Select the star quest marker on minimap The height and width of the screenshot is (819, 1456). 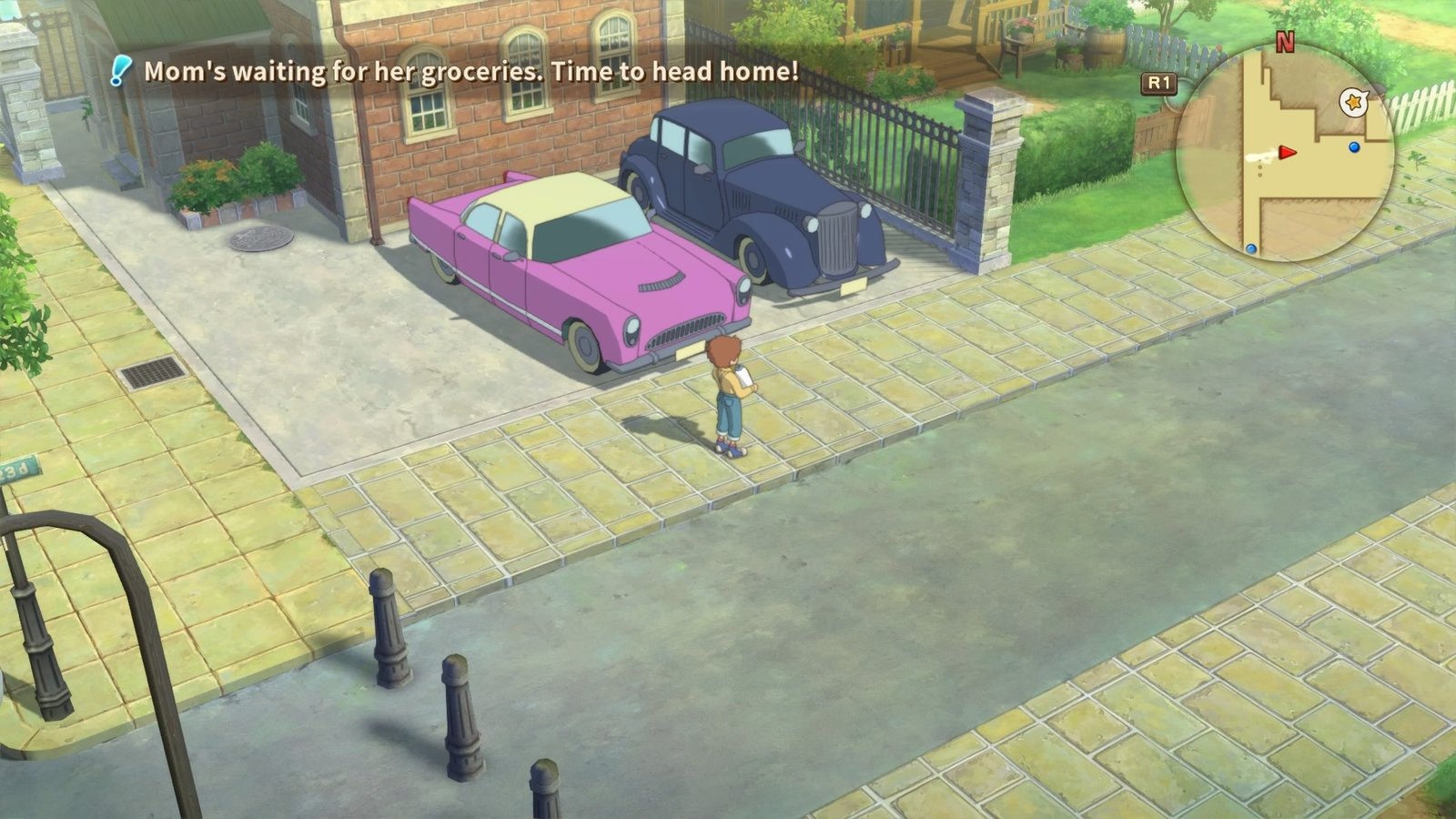click(1354, 103)
